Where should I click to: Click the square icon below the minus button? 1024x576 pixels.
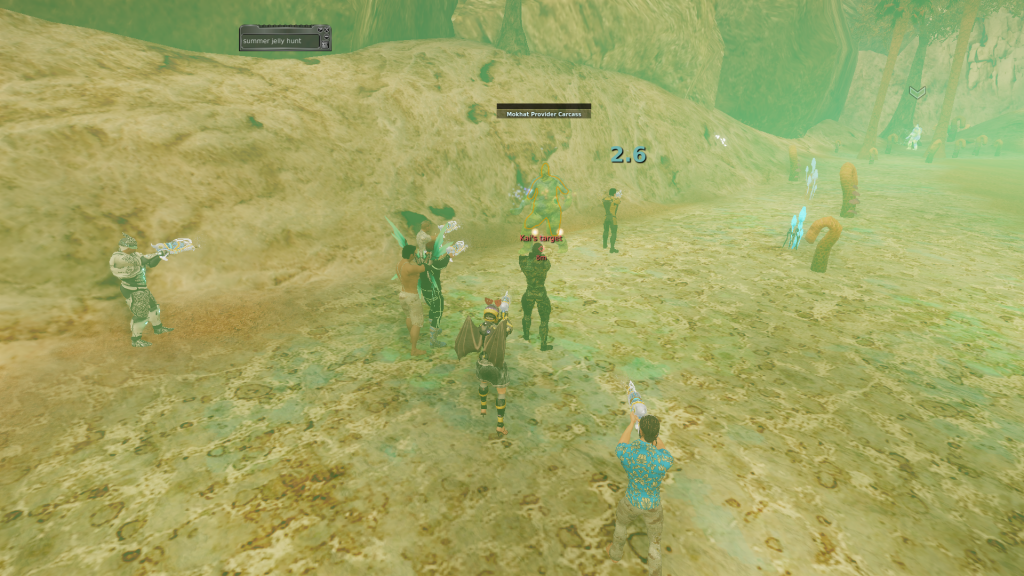click(324, 44)
